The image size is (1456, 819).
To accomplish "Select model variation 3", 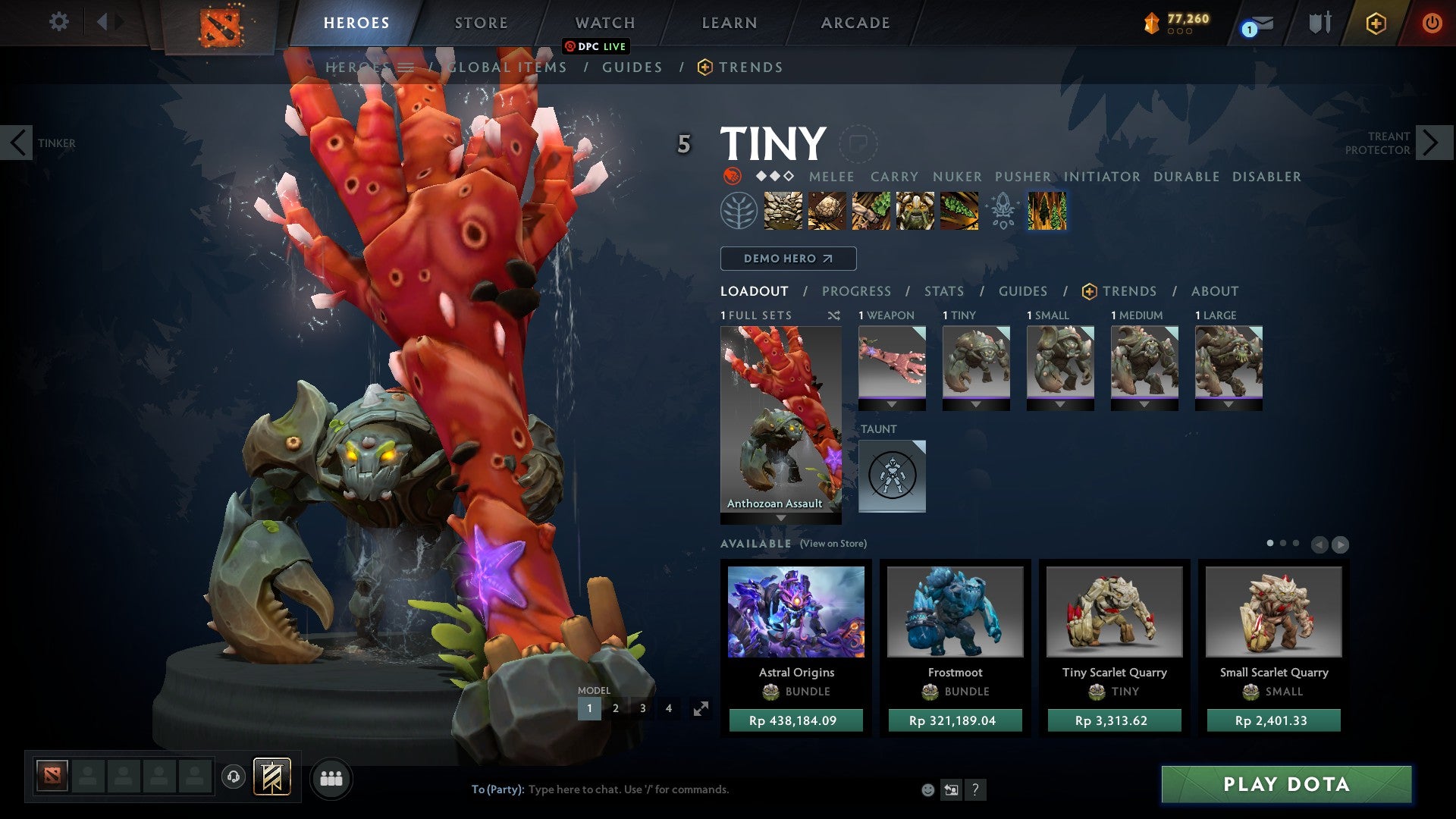I will point(642,708).
